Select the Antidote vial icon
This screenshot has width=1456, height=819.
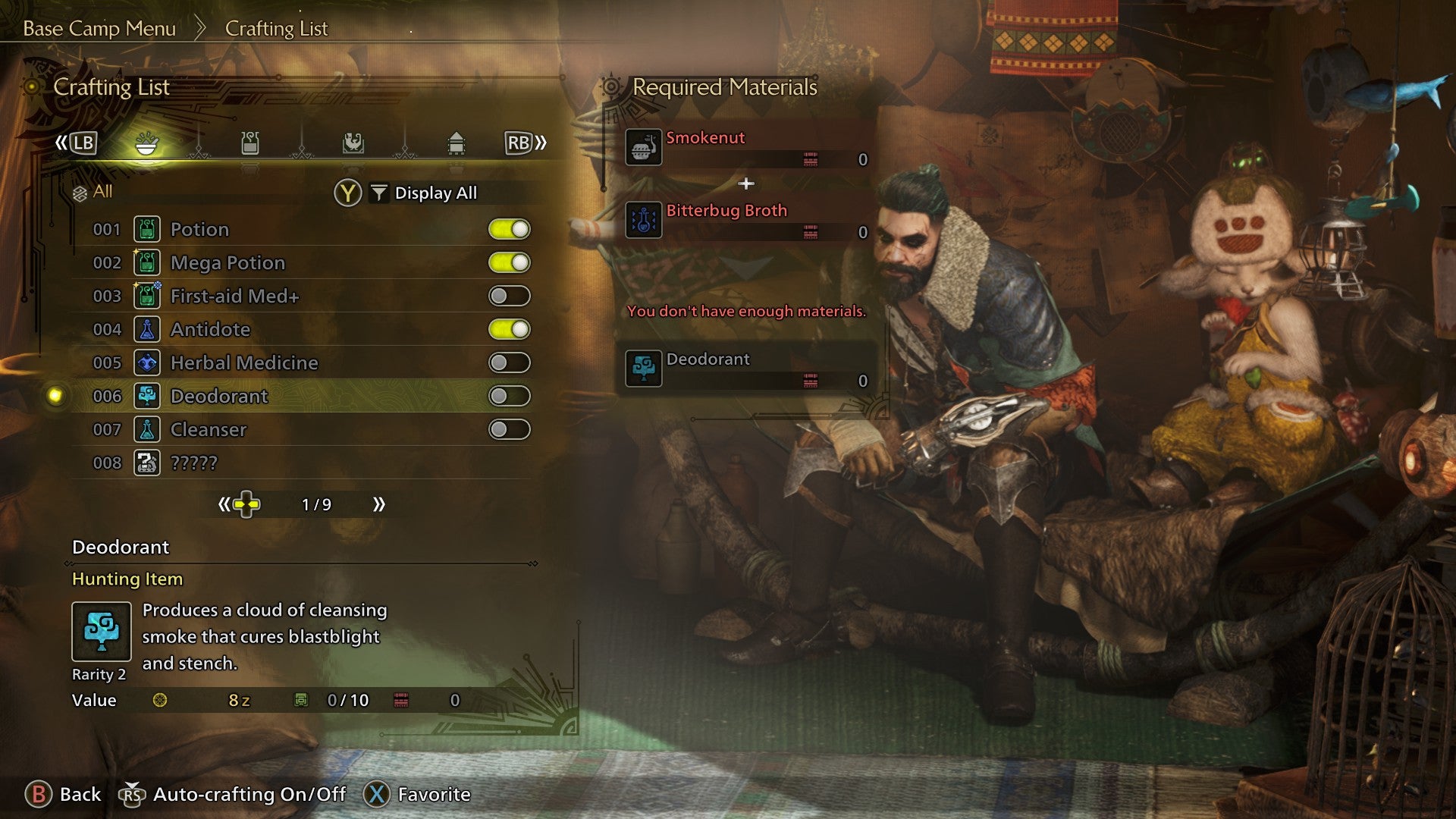(148, 329)
